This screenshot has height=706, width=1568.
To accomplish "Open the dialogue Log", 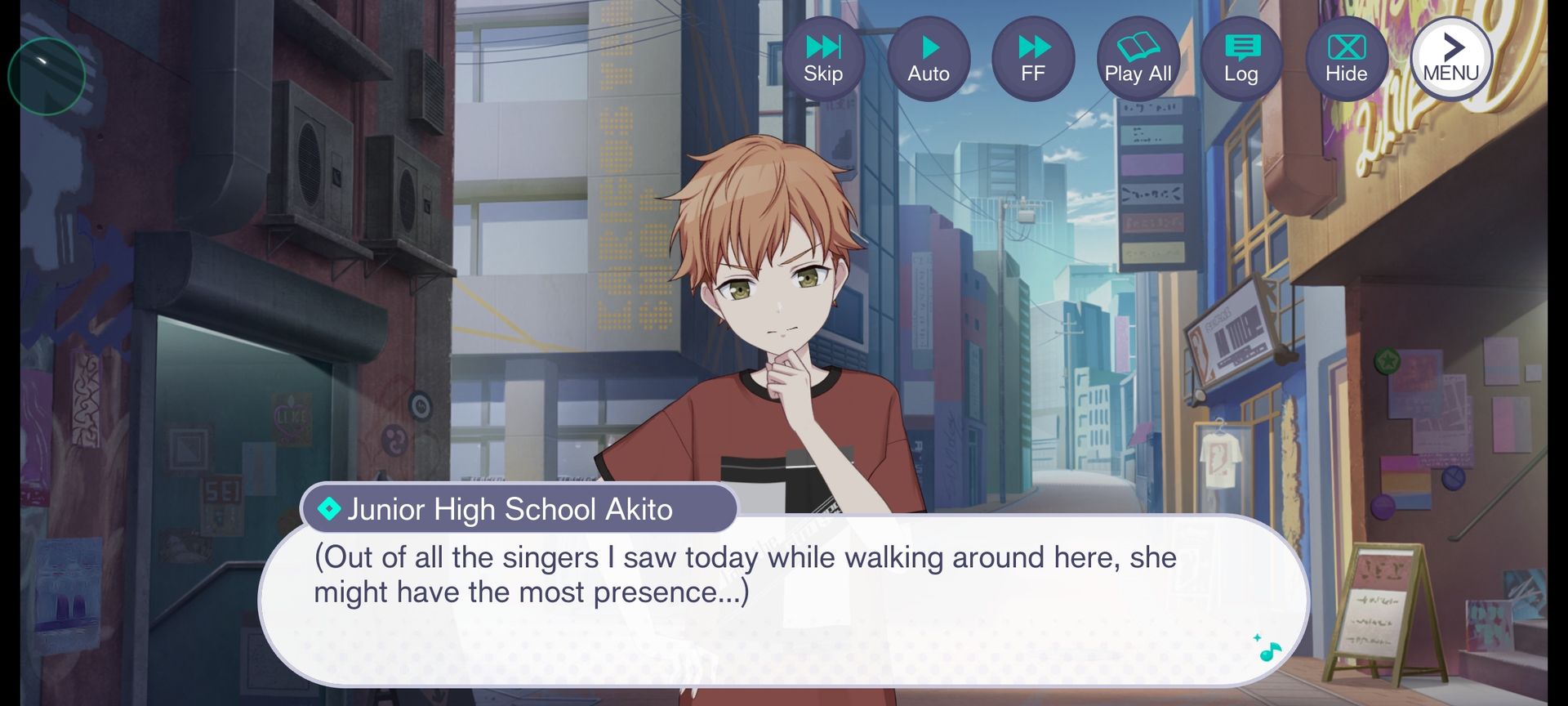I will click(1241, 59).
